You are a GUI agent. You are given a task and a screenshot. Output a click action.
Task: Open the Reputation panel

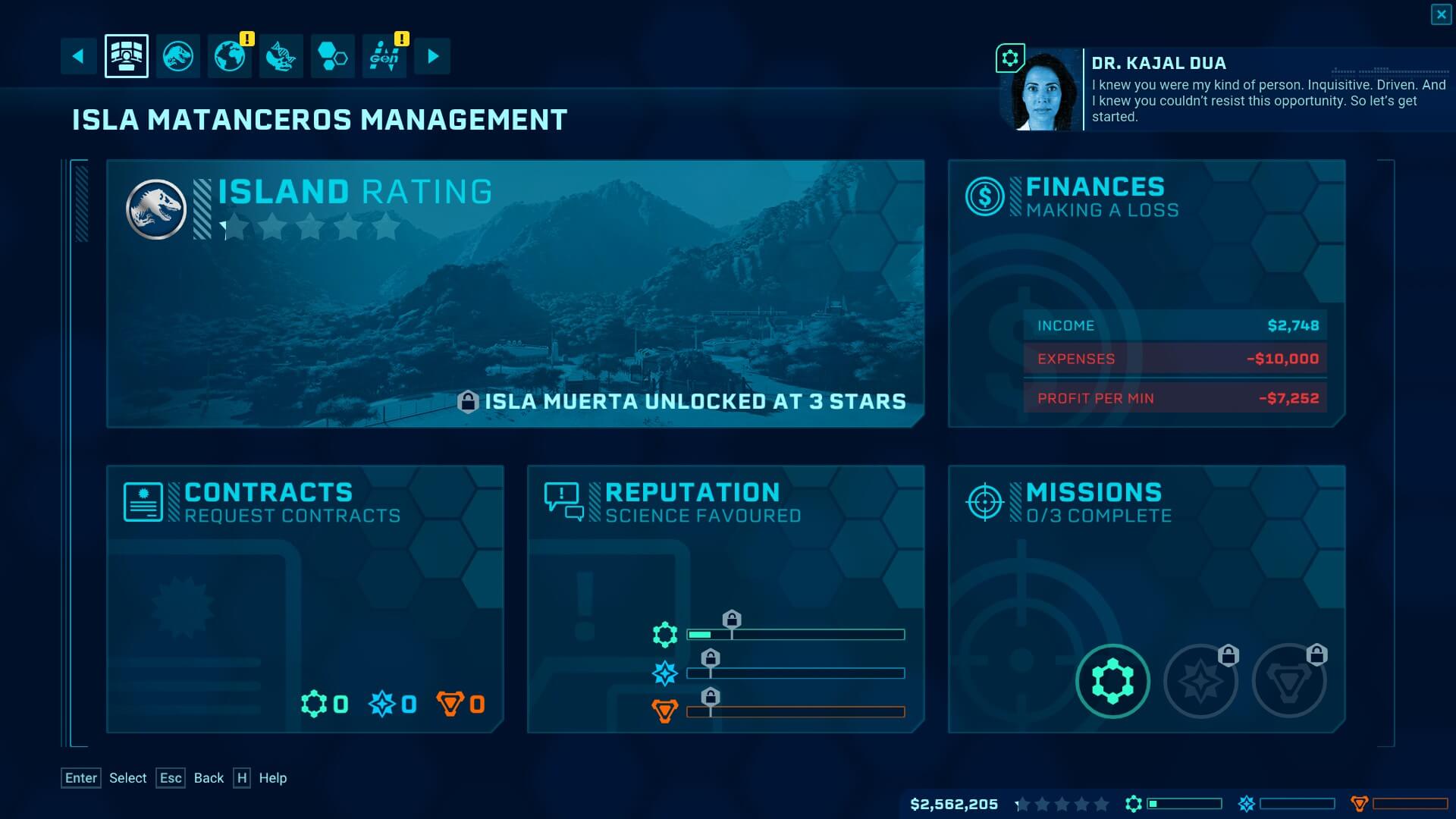726,599
